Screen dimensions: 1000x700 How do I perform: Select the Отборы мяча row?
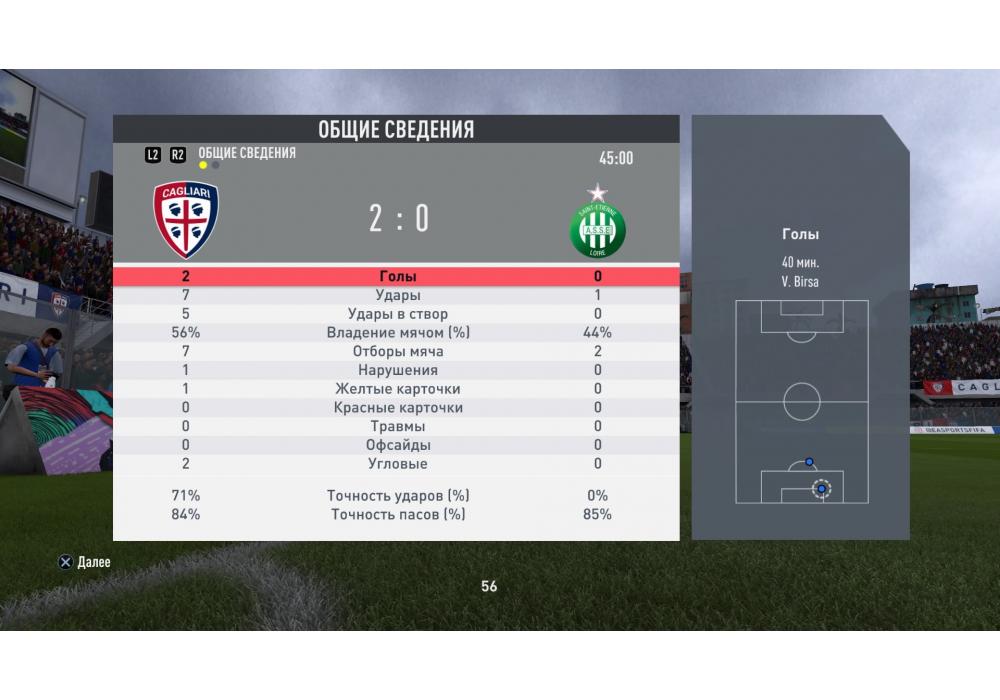pyautogui.click(x=397, y=352)
